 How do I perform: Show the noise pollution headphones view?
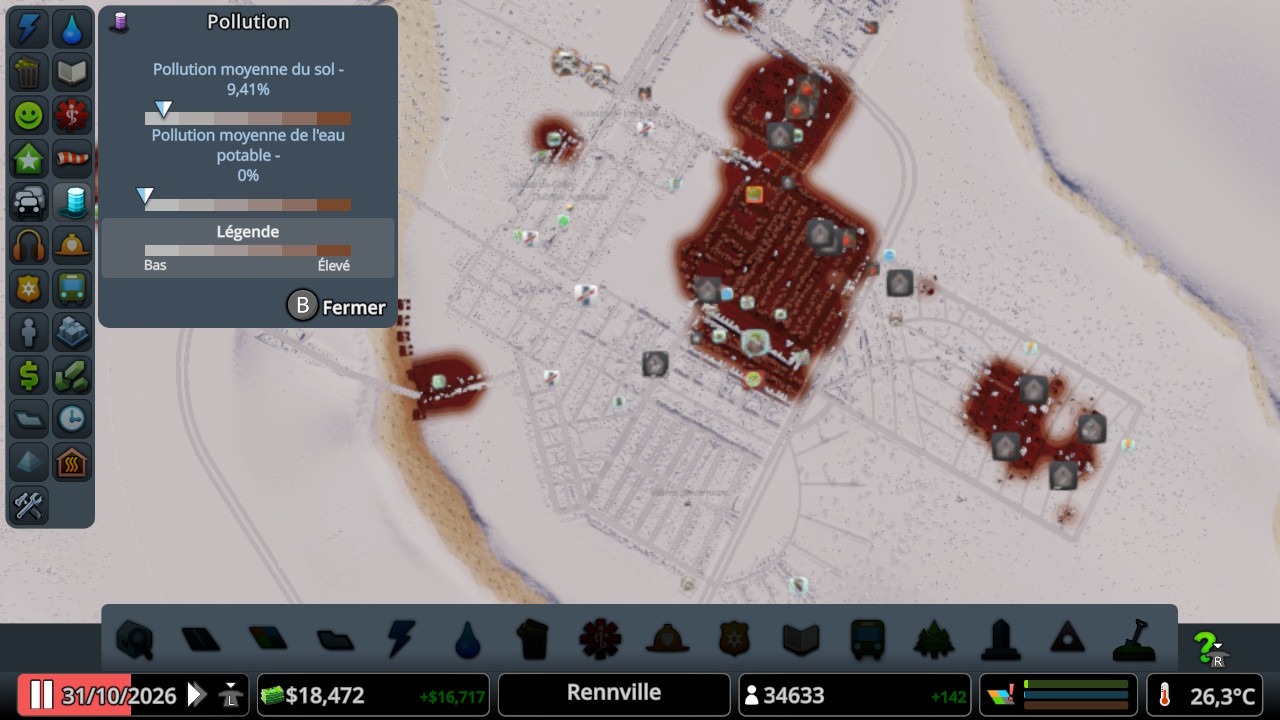pyautogui.click(x=28, y=245)
